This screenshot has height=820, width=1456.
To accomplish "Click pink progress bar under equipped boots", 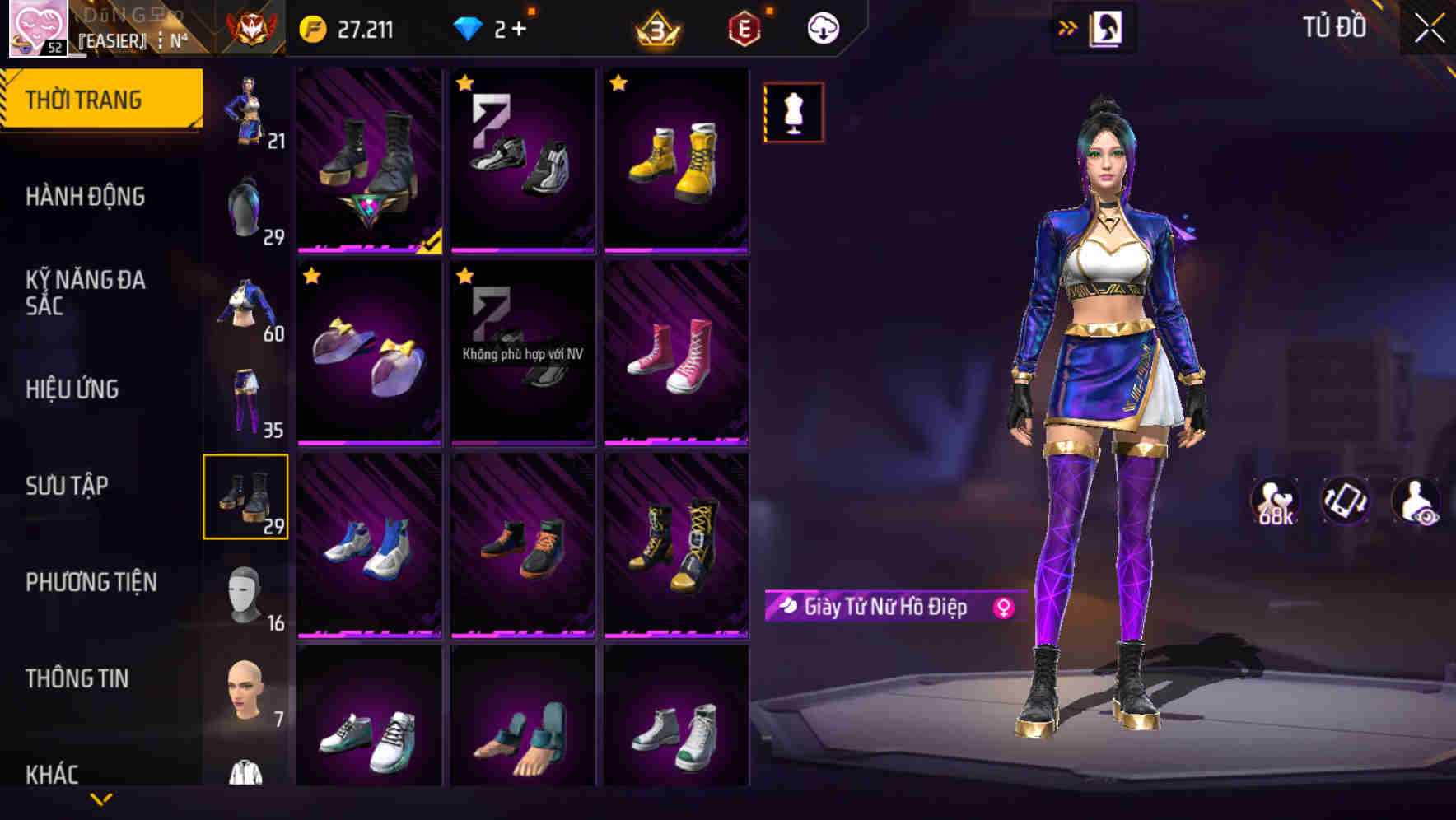I will [x=362, y=251].
